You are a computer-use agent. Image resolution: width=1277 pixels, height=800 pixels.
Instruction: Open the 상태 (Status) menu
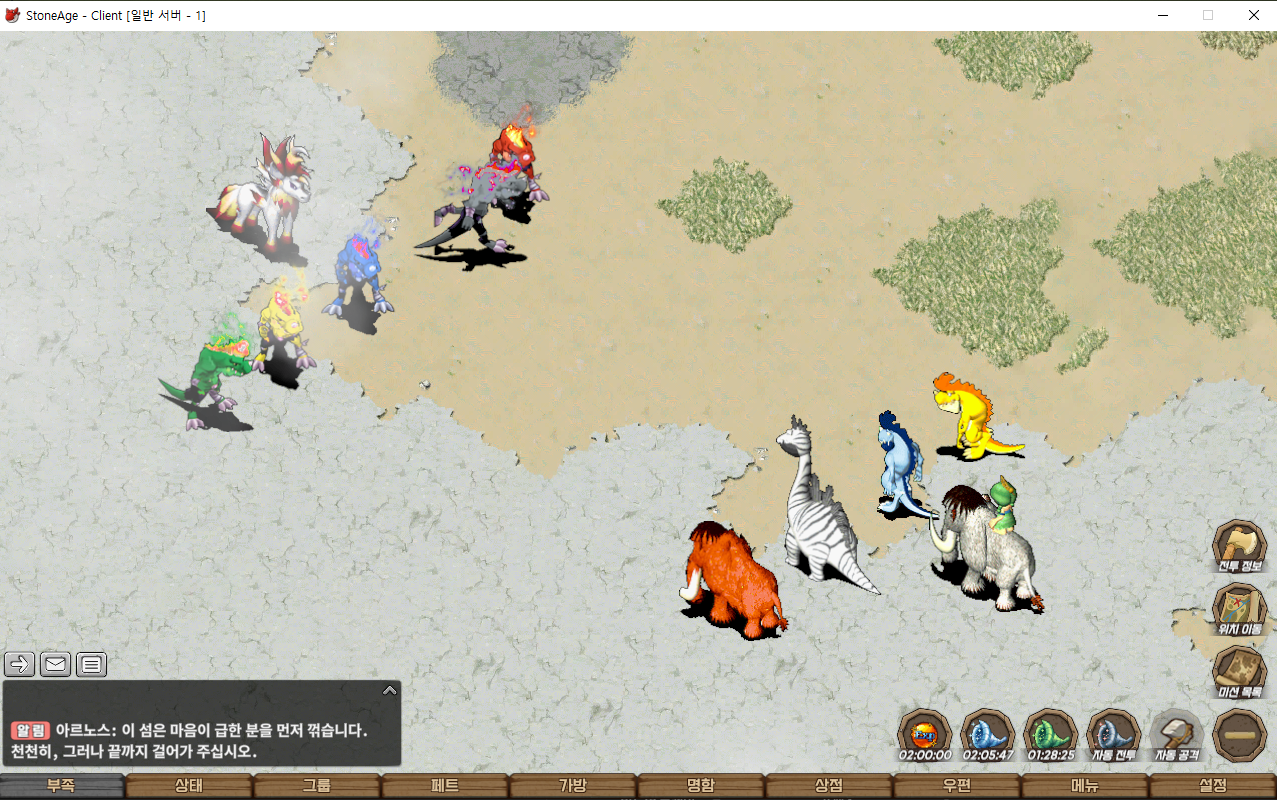click(x=189, y=786)
